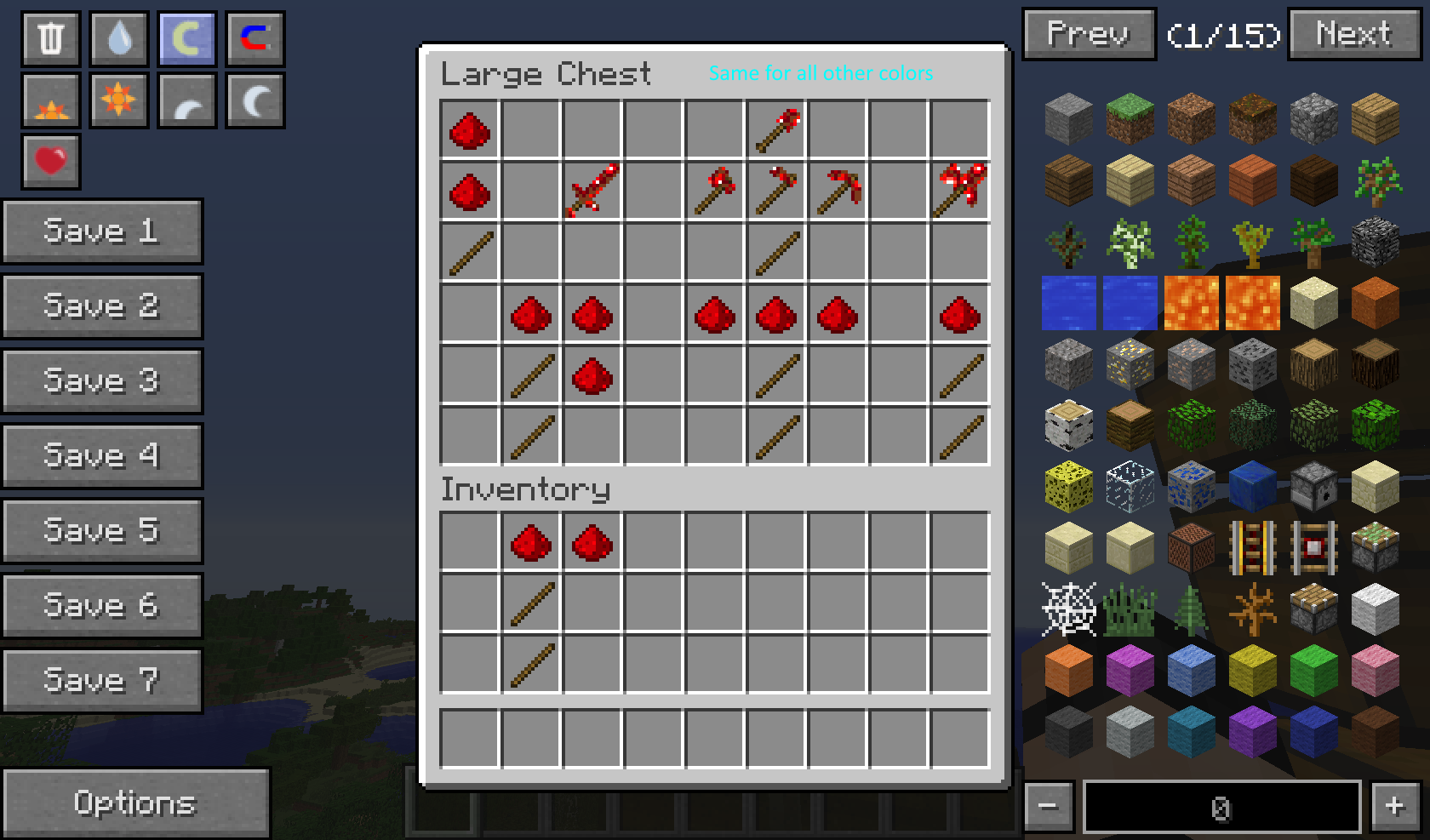
Task: Click the dusk crescent moon icon
Action: 186,99
